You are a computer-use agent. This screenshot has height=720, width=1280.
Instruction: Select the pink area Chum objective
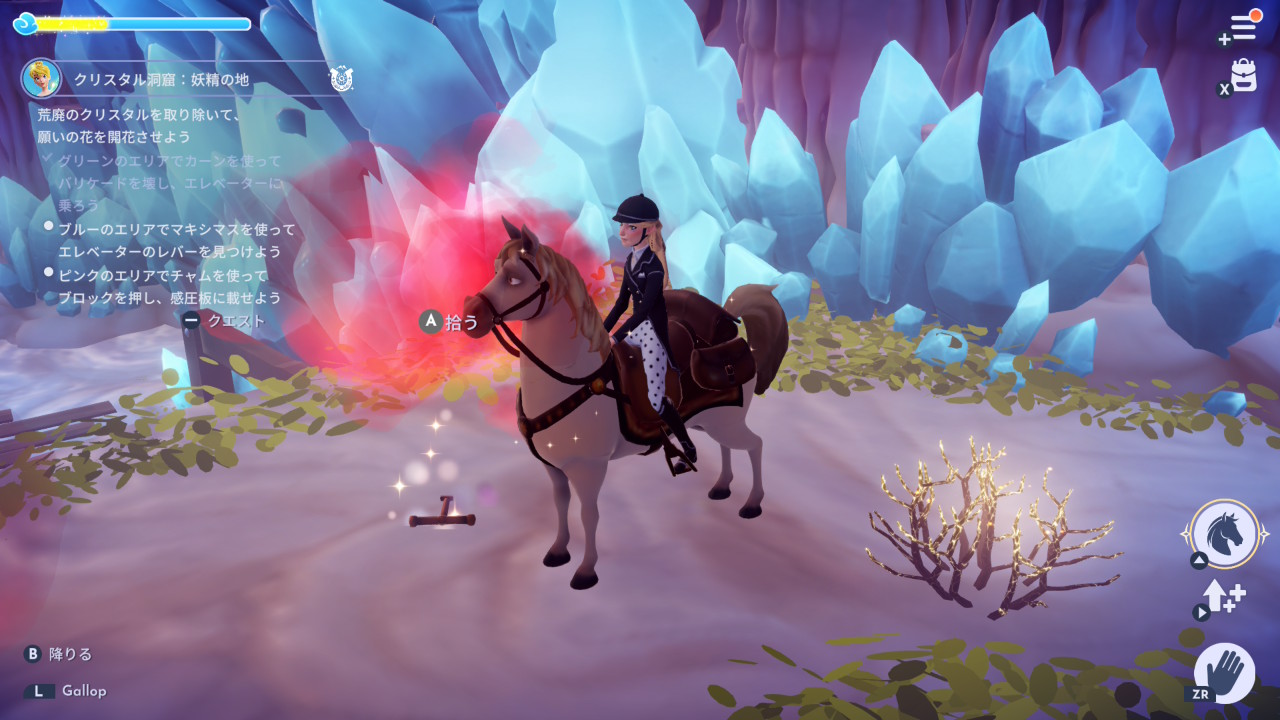click(x=168, y=286)
